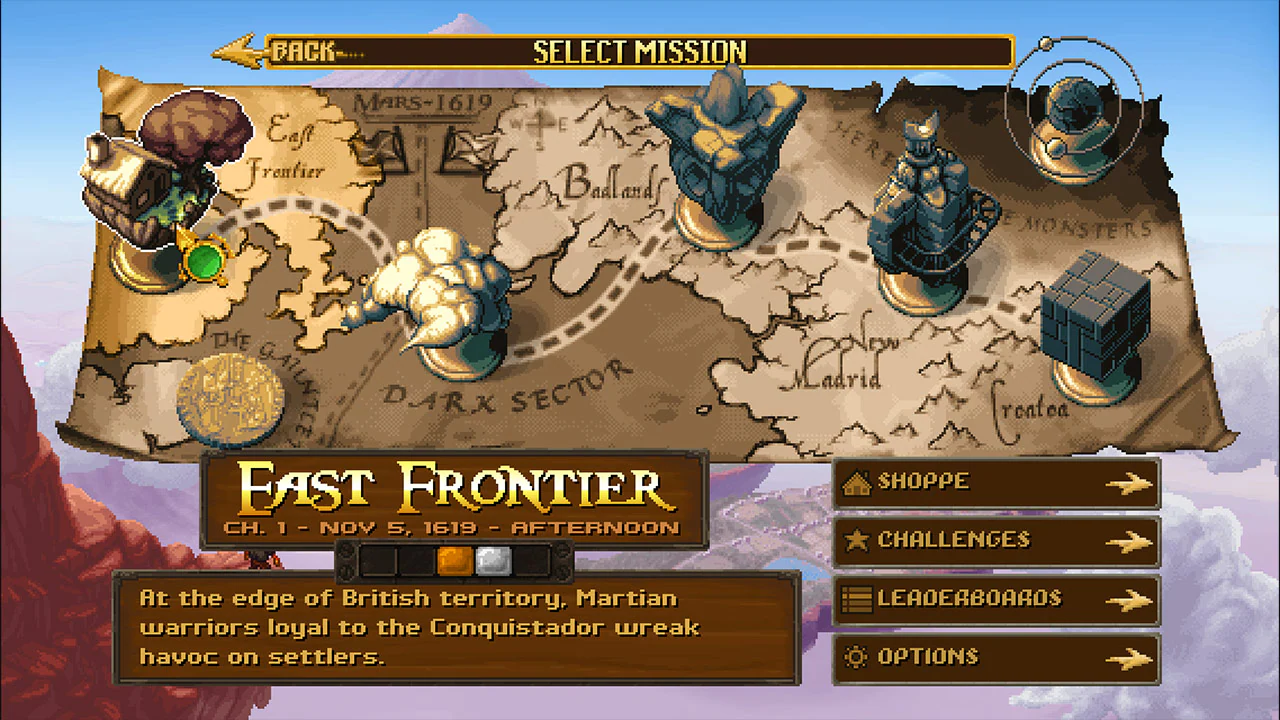This screenshot has height=720, width=1280.
Task: Expand Challenges using its arrow
Action: coord(1130,541)
